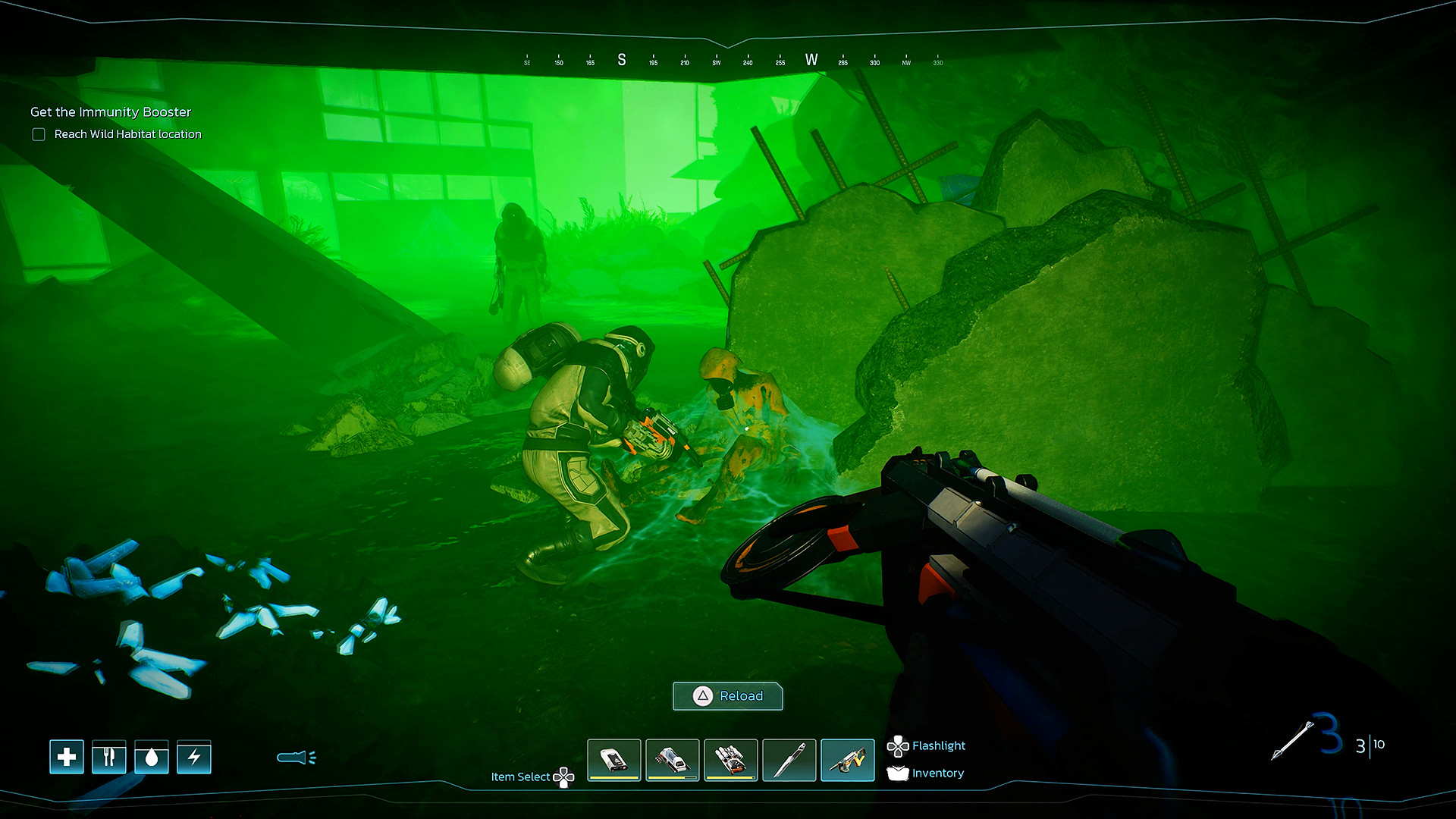Tick the Reach Wild Habitat location checkbox
The height and width of the screenshot is (819, 1456).
pyautogui.click(x=39, y=134)
